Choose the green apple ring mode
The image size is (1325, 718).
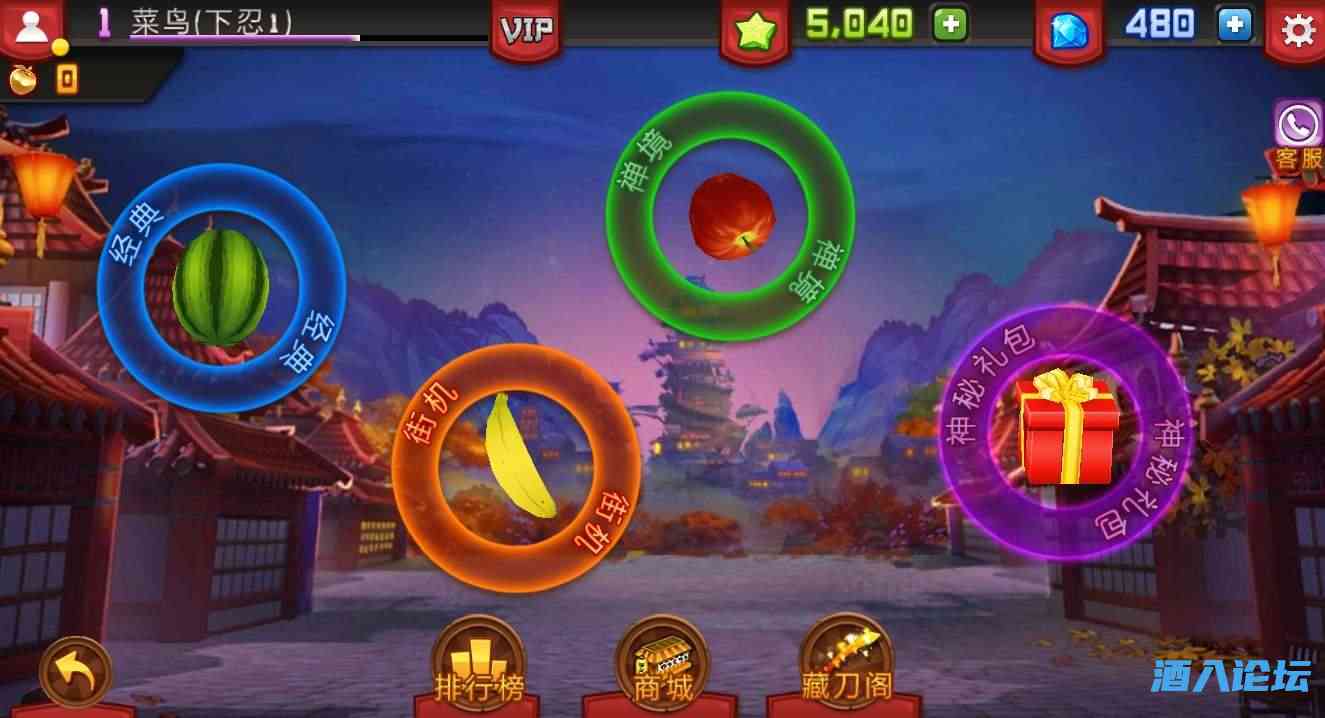click(731, 216)
